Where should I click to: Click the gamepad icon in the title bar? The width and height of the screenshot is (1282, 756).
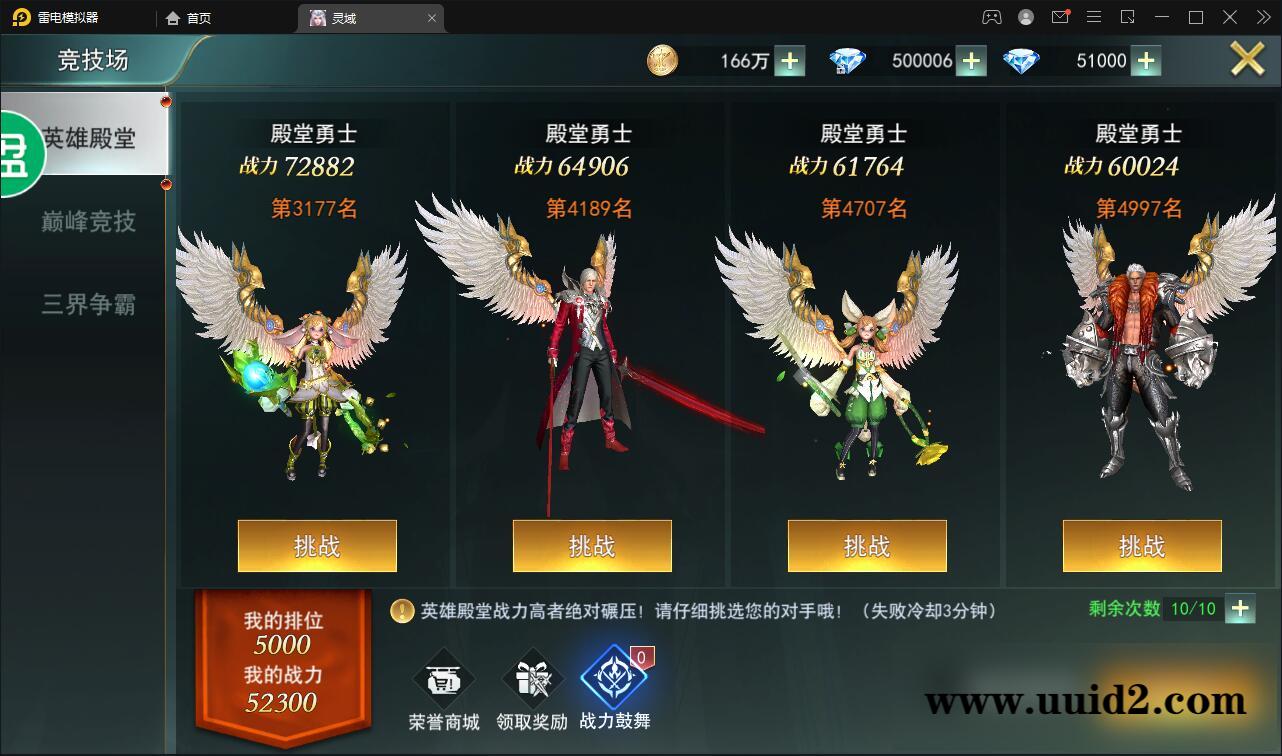(990, 17)
